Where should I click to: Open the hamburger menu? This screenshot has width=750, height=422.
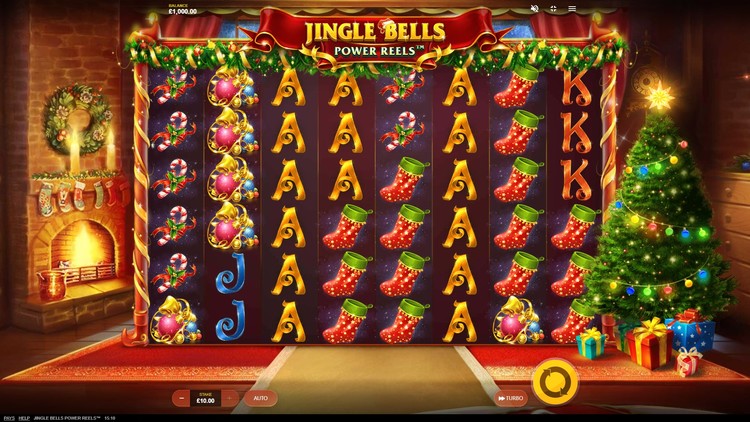(x=570, y=9)
